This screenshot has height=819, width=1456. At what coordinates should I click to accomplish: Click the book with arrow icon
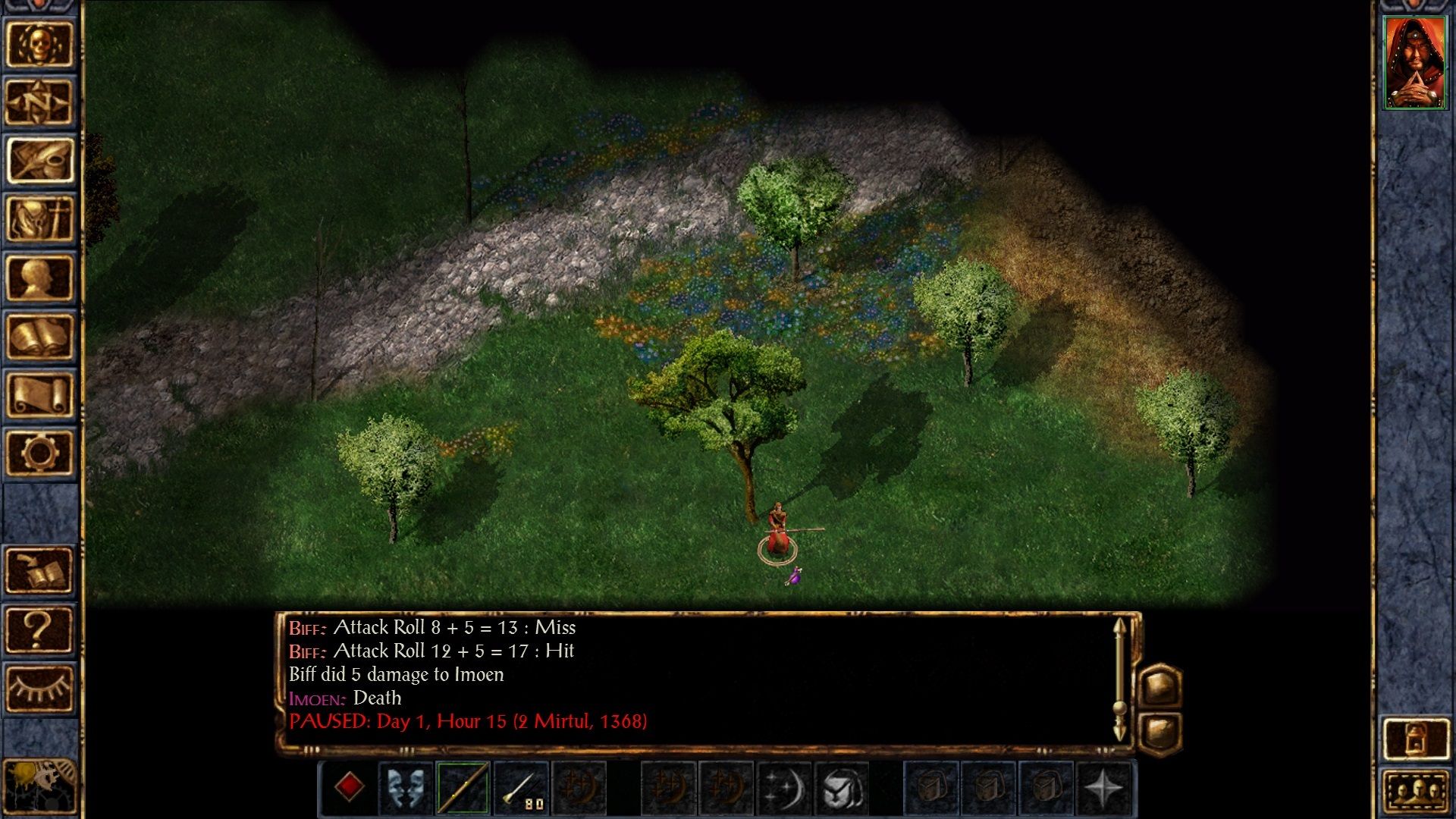pos(39,570)
